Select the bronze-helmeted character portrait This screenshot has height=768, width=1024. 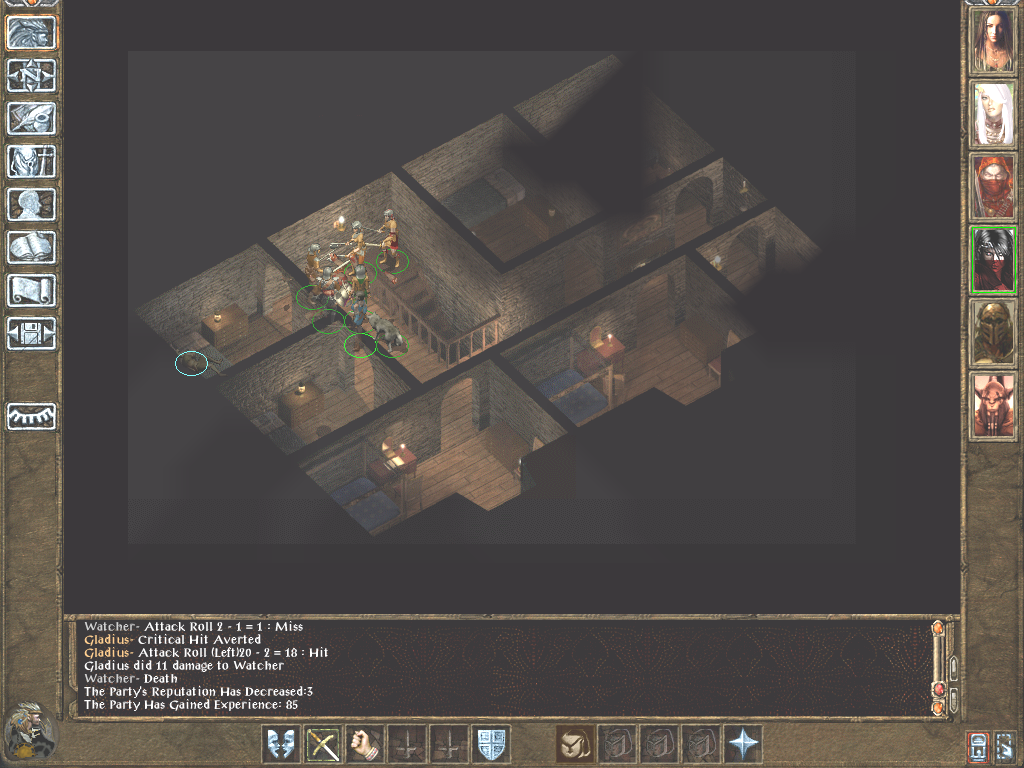tap(994, 333)
